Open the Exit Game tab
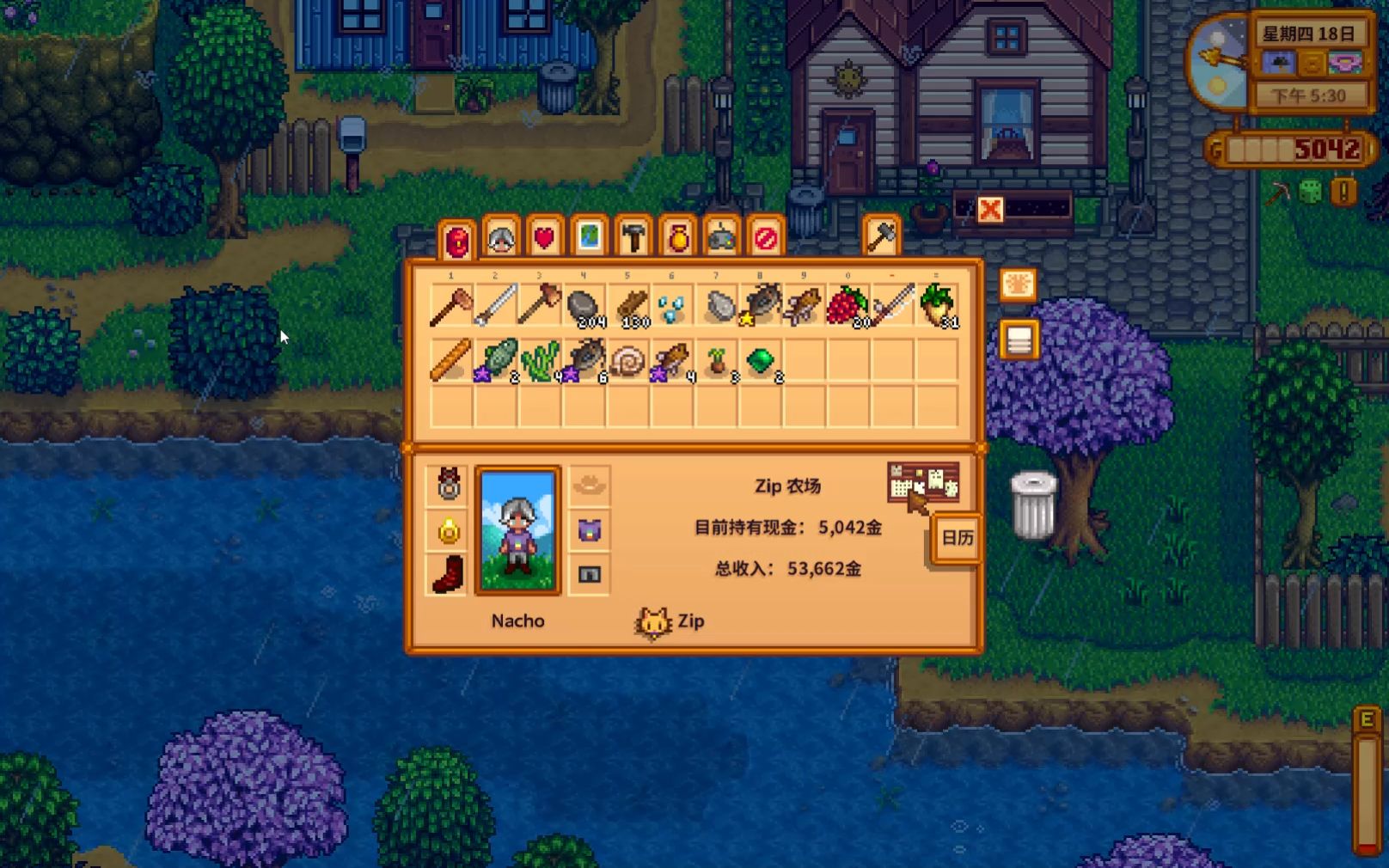This screenshot has height=868, width=1389. (766, 237)
